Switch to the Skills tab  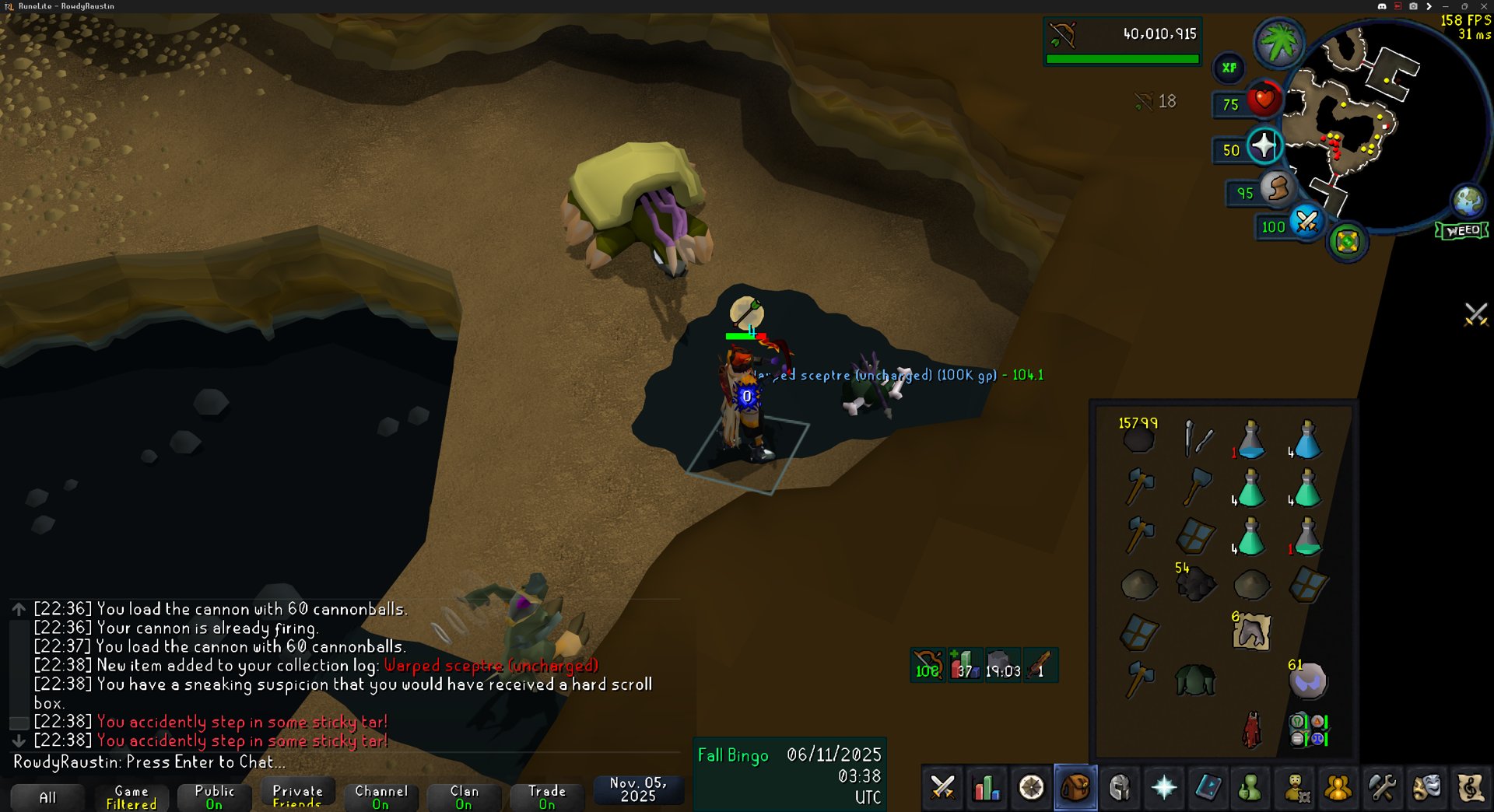coord(987,788)
